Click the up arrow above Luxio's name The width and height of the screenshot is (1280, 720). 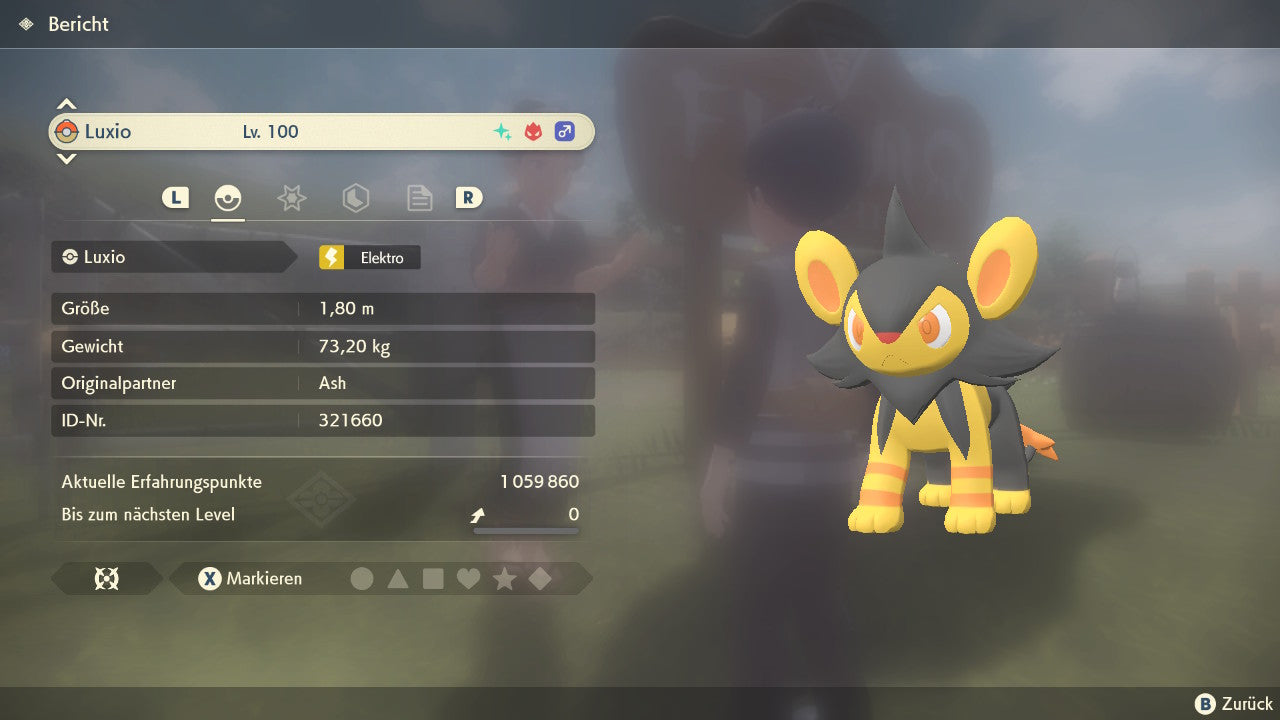(66, 104)
